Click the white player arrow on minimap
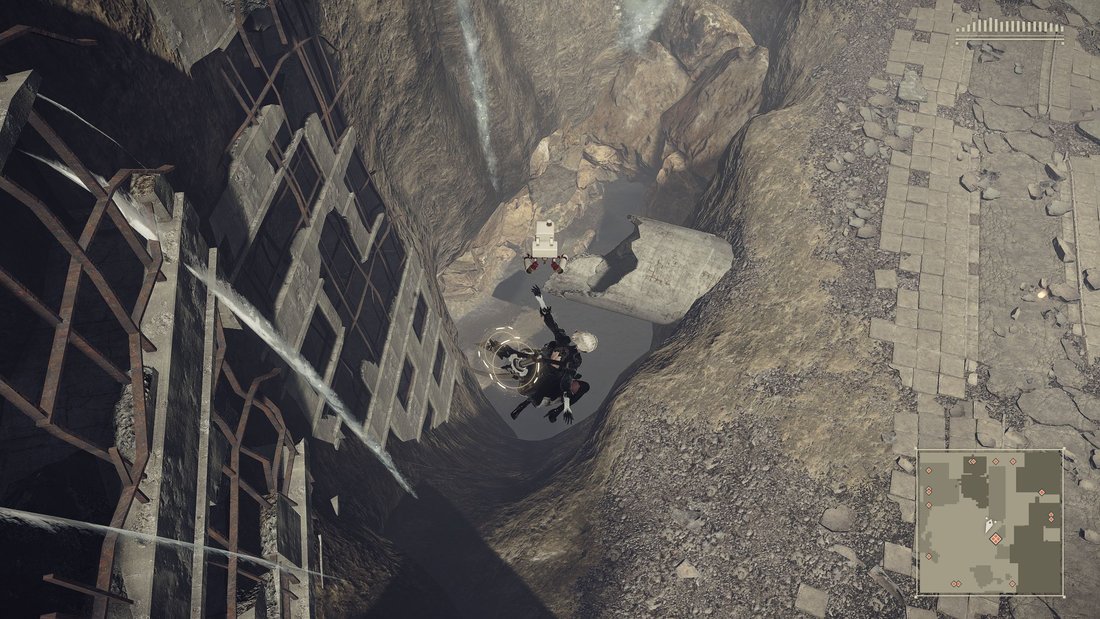 click(989, 523)
